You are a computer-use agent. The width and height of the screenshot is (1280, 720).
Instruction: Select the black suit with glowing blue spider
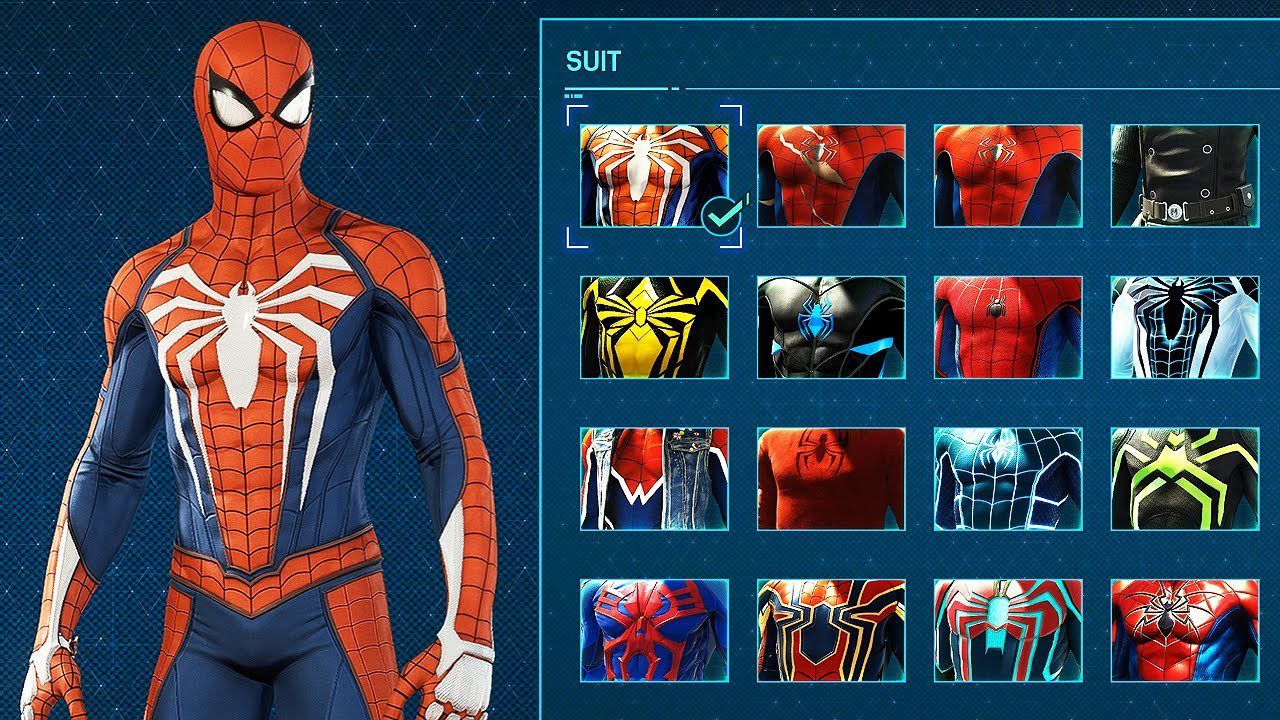(x=831, y=327)
